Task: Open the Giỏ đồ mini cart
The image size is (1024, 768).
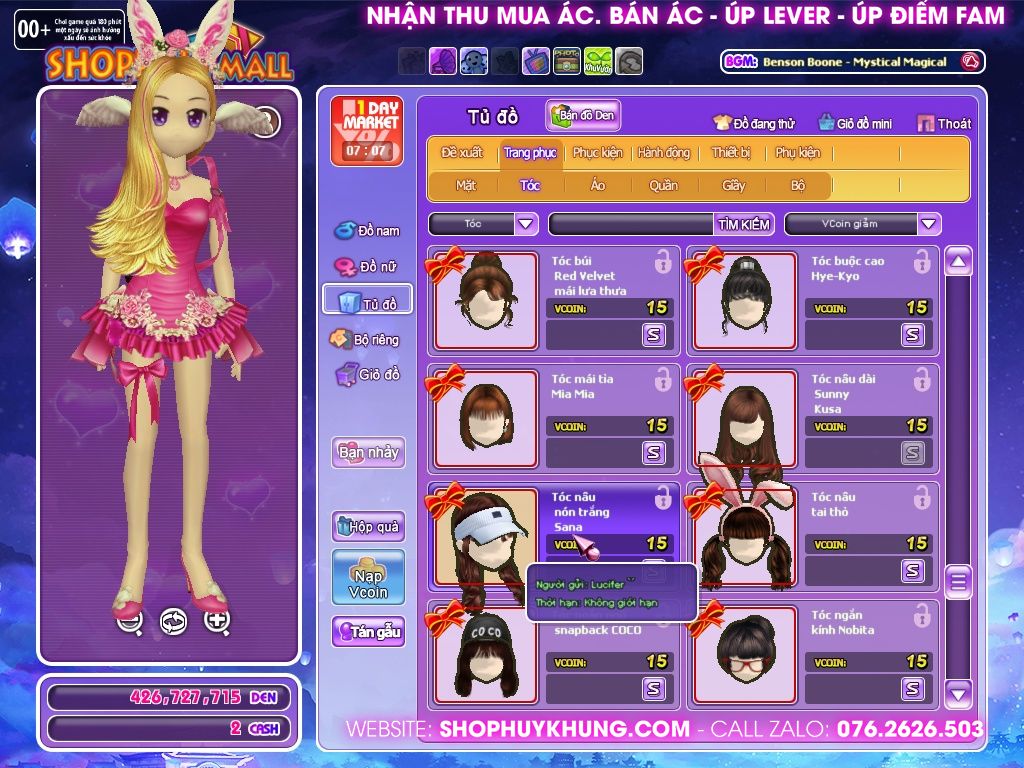Action: pyautogui.click(x=855, y=123)
